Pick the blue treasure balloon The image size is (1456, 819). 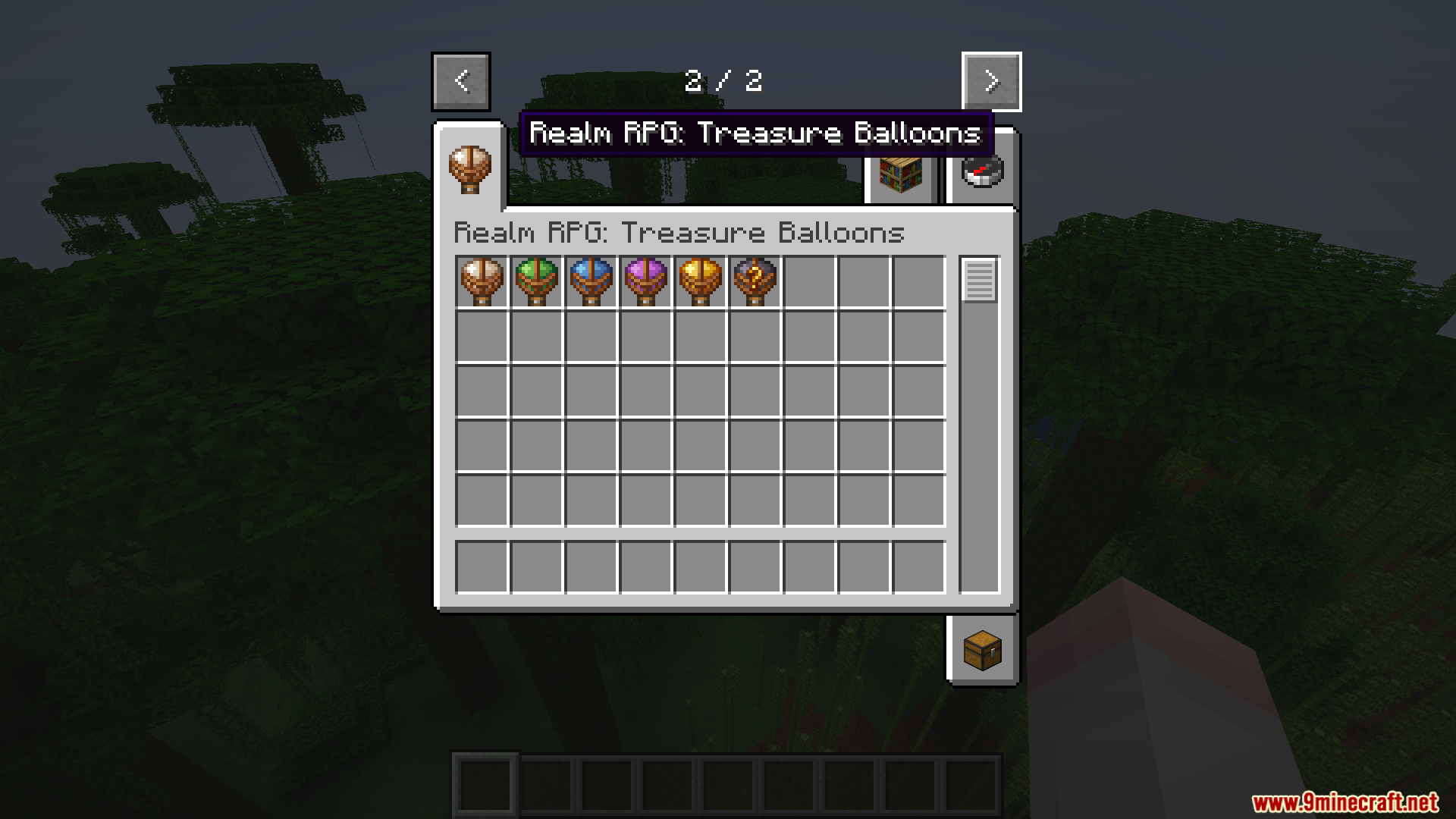coord(591,281)
